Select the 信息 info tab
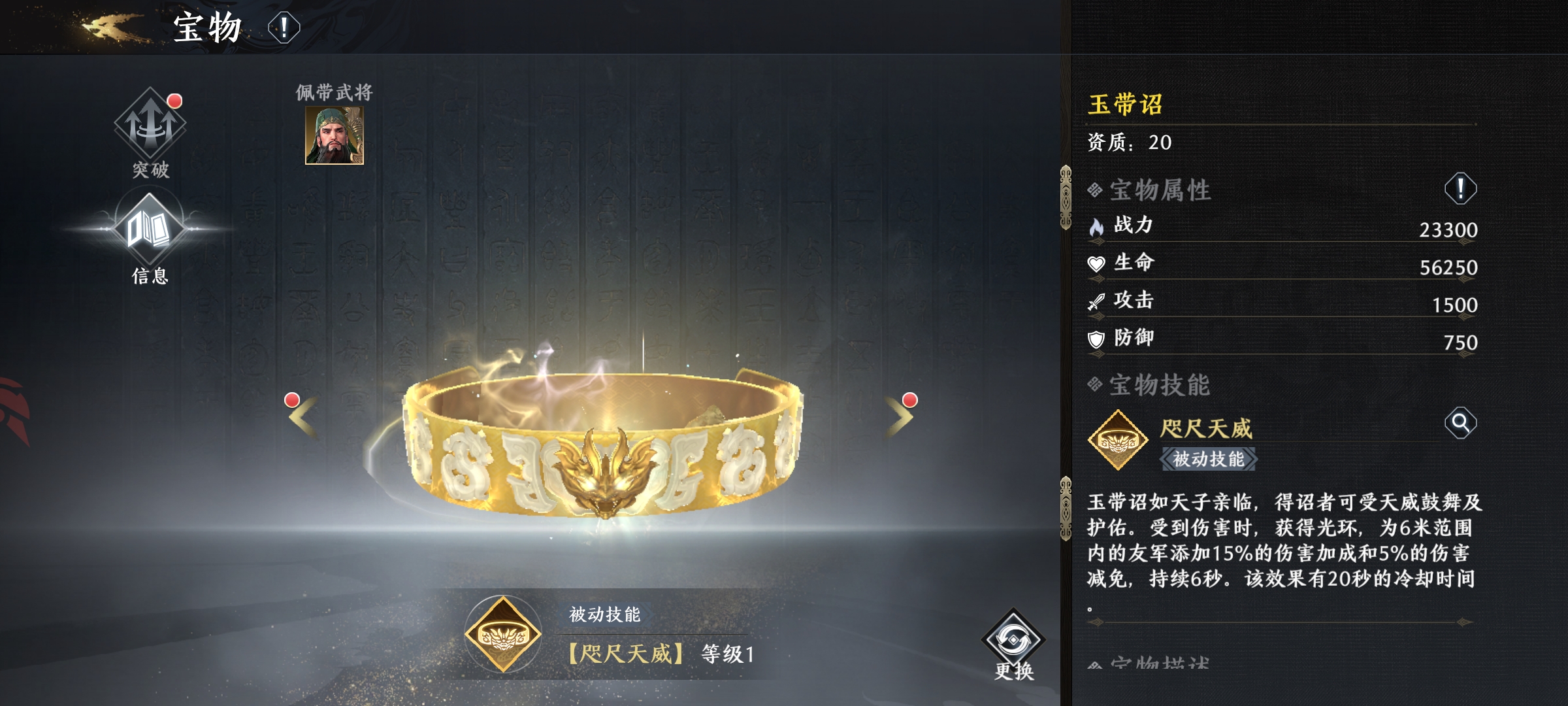Screen dimensions: 1568x706 point(150,235)
